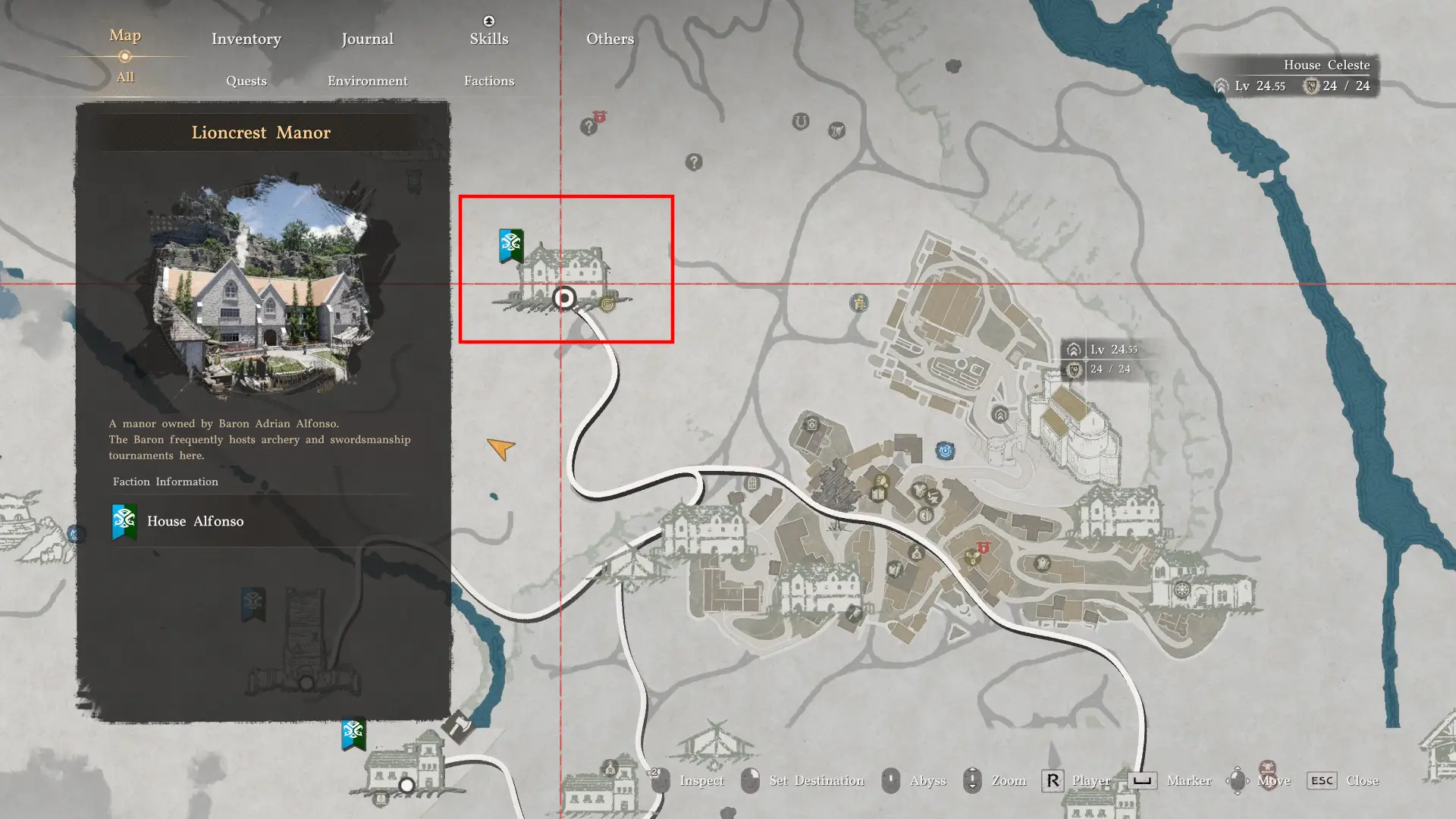This screenshot has height=819, width=1456.
Task: Enable the Inspect mode at the bottom bar
Action: coord(702,780)
